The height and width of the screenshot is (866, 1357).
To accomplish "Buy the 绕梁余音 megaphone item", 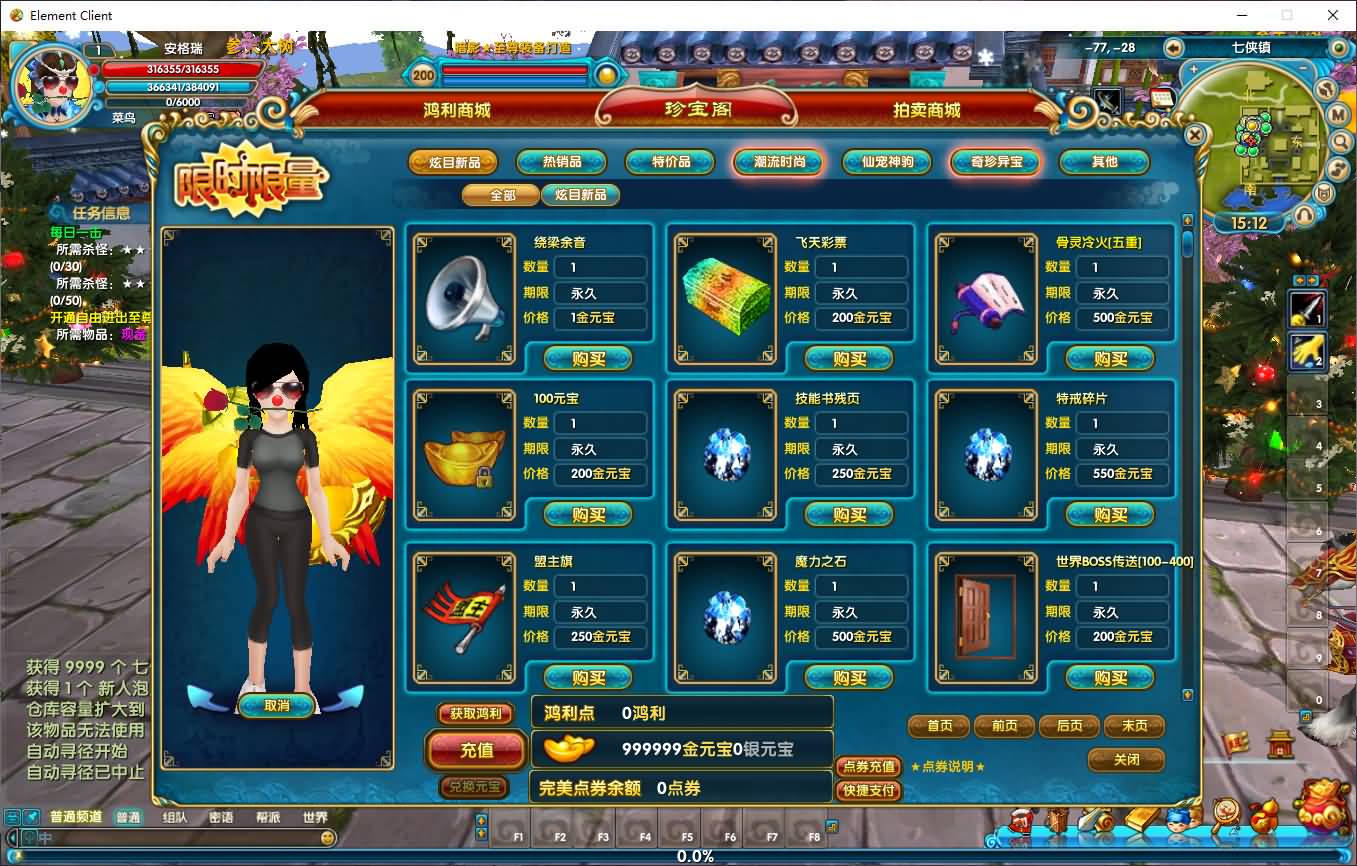I will 588,358.
